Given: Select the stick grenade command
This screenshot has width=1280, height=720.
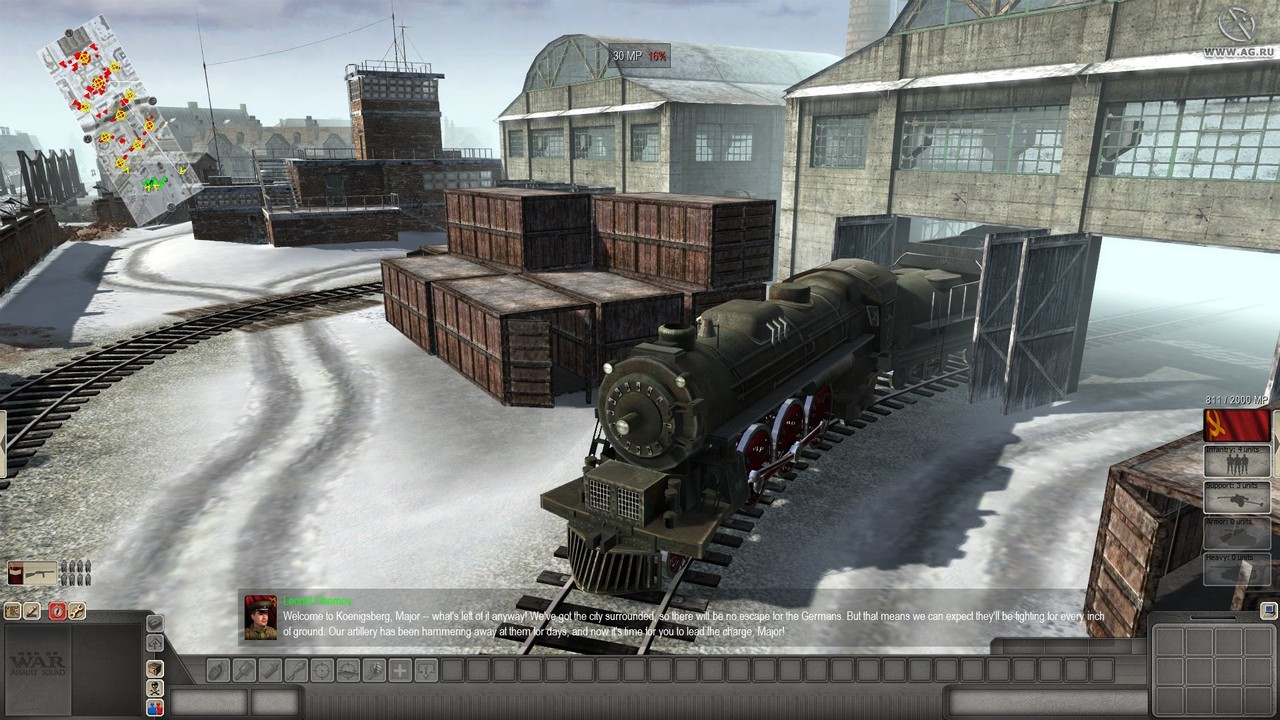Looking at the screenshot, I should click(x=243, y=670).
